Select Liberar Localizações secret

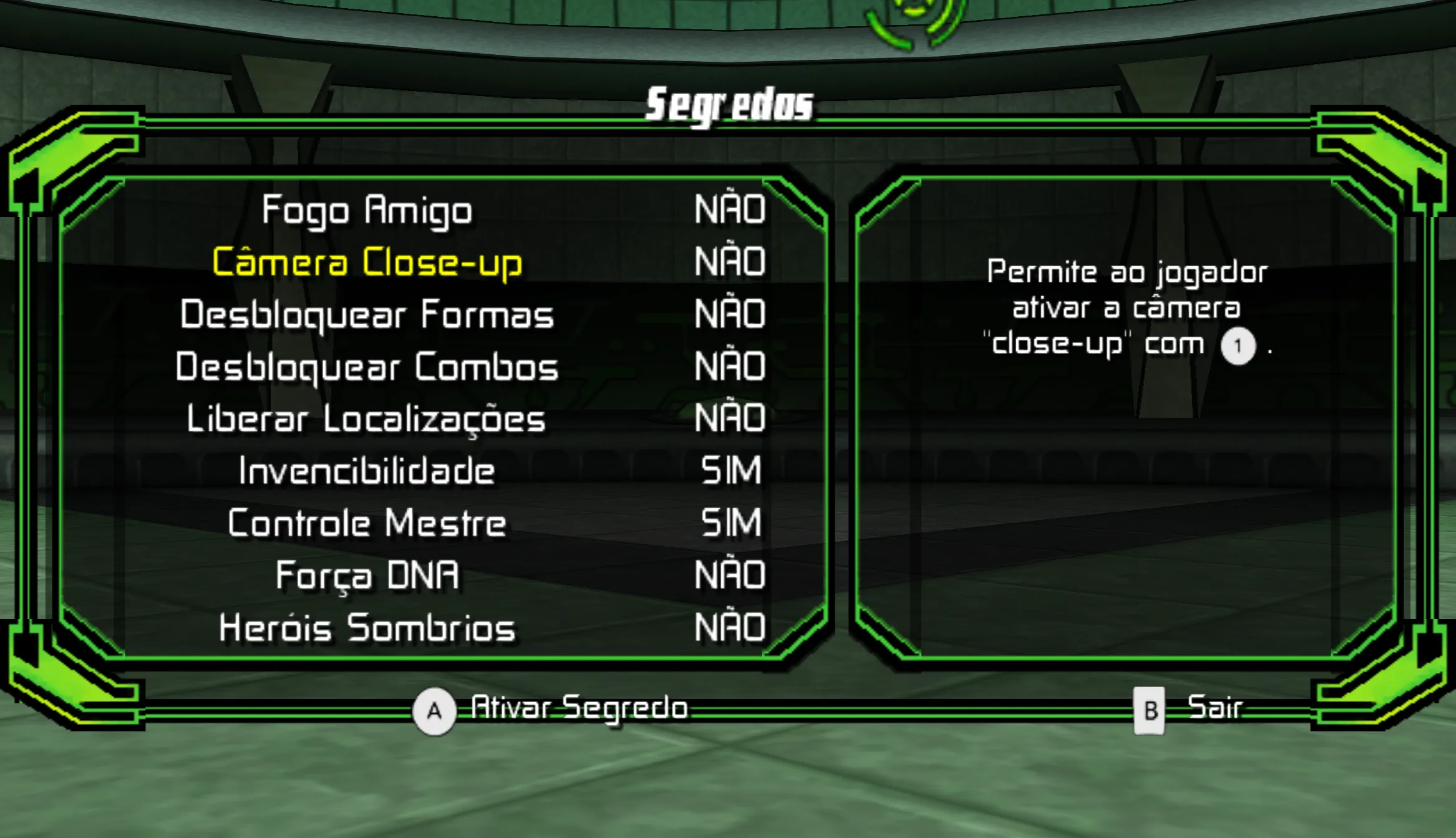click(367, 419)
